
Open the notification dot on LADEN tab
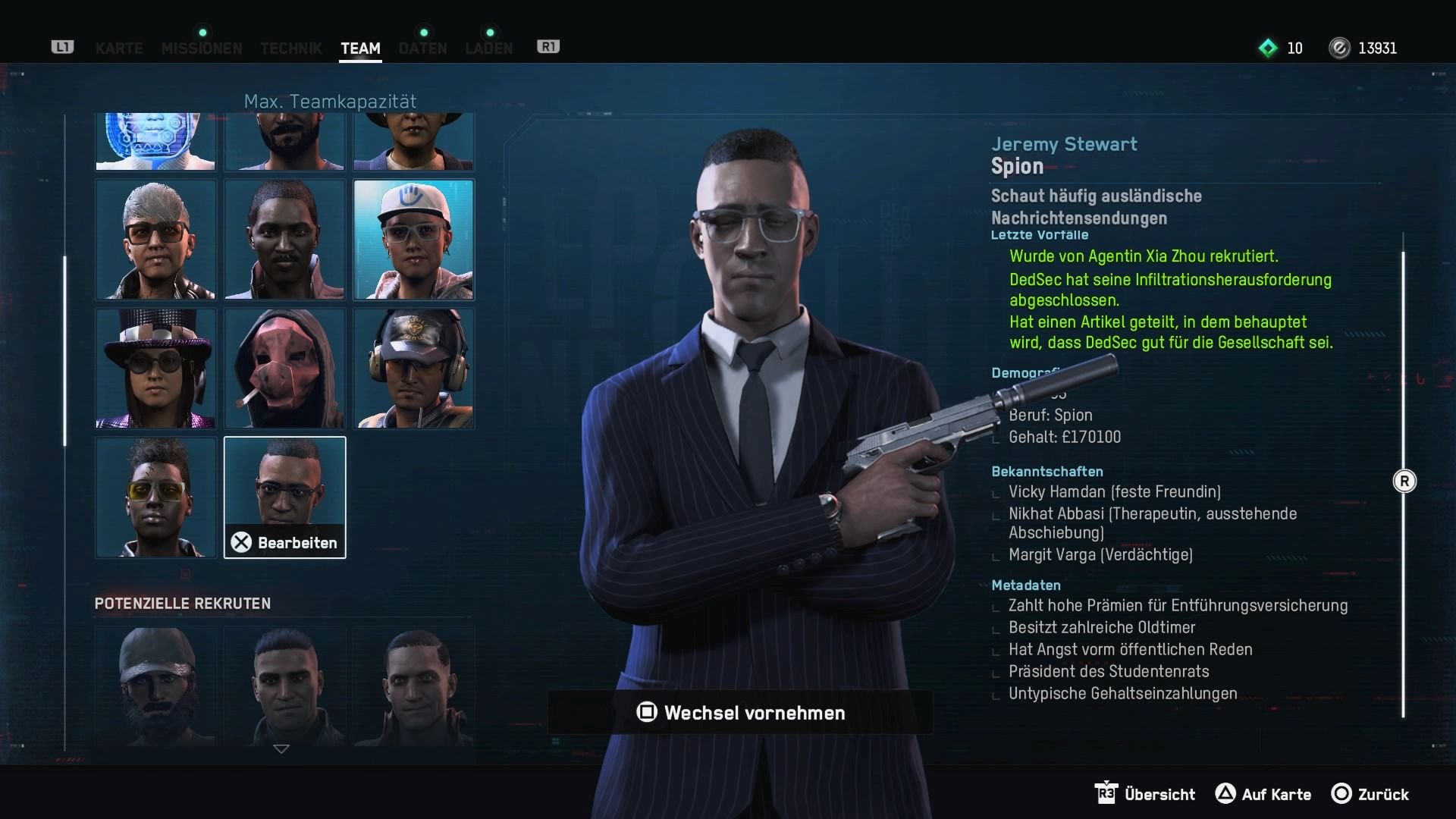(489, 33)
